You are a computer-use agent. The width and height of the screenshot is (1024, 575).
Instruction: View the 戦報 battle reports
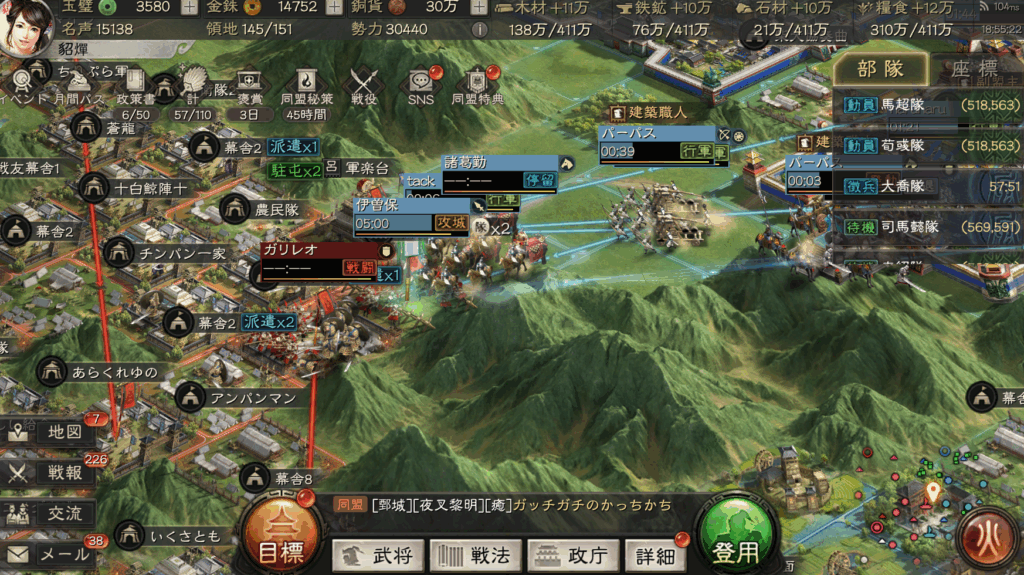[52, 474]
